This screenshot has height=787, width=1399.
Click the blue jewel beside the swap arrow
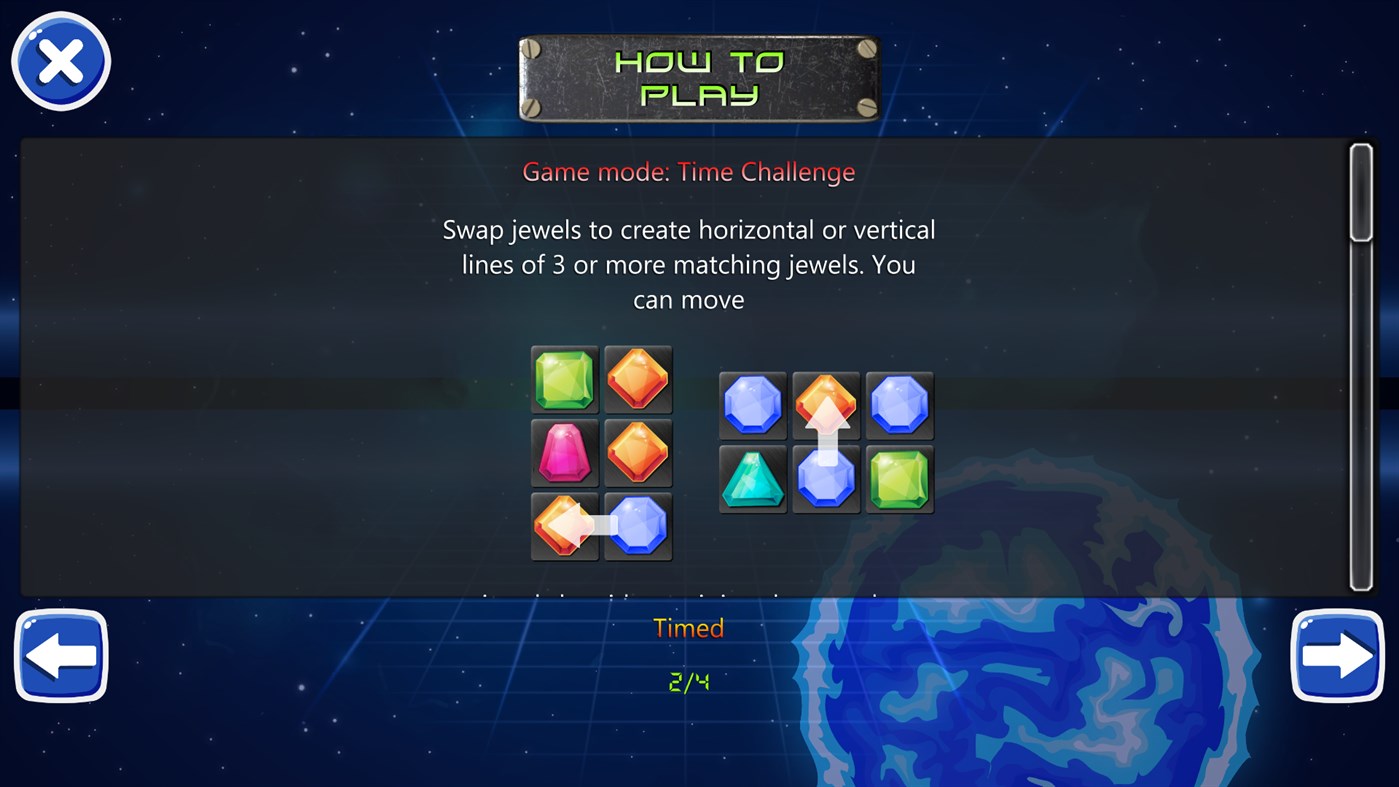638,526
